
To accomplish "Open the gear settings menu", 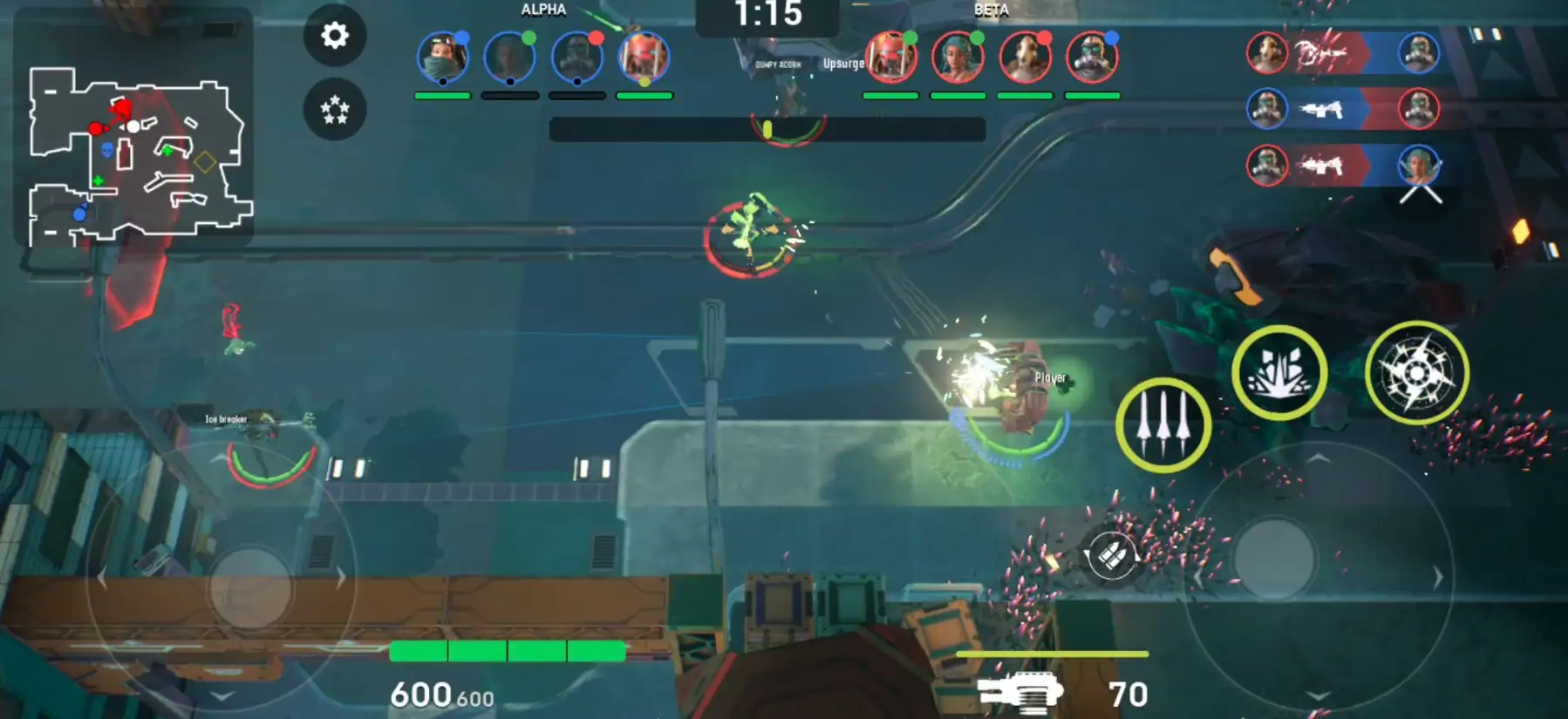I will tap(335, 36).
